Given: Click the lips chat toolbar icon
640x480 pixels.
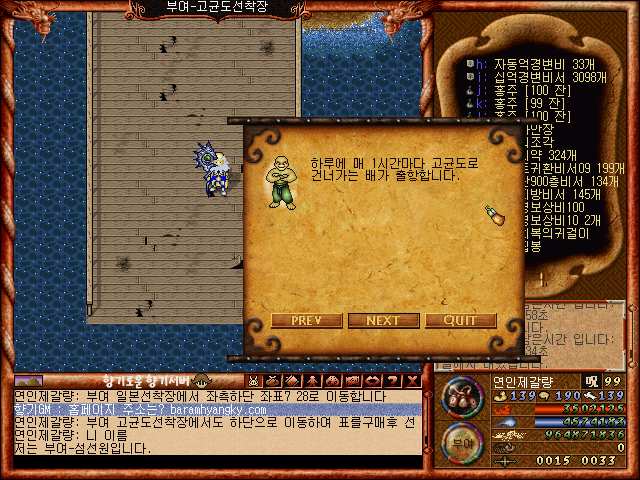Looking at the screenshot, I should point(370,381).
